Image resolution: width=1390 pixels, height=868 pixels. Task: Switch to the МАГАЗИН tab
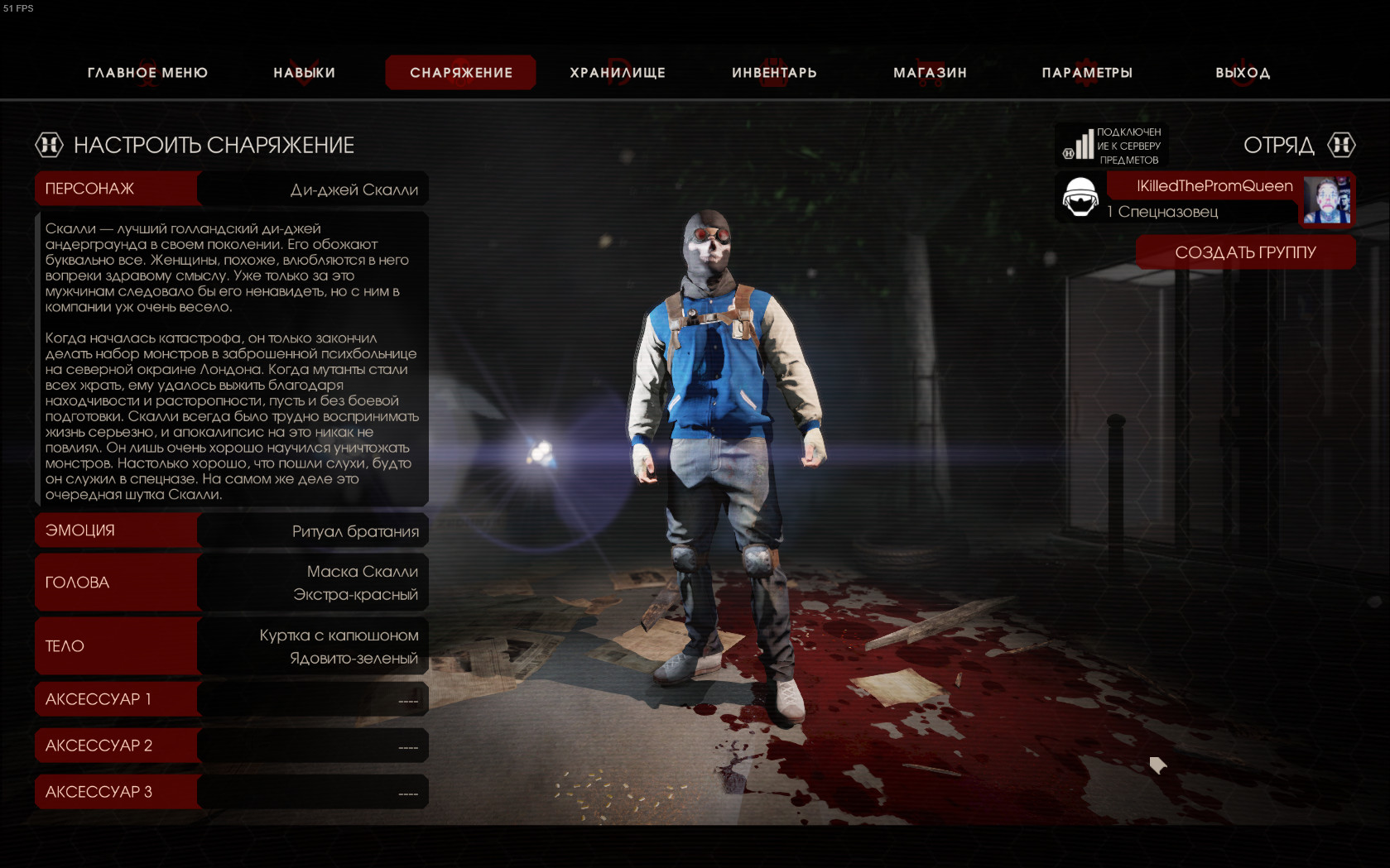(929, 72)
